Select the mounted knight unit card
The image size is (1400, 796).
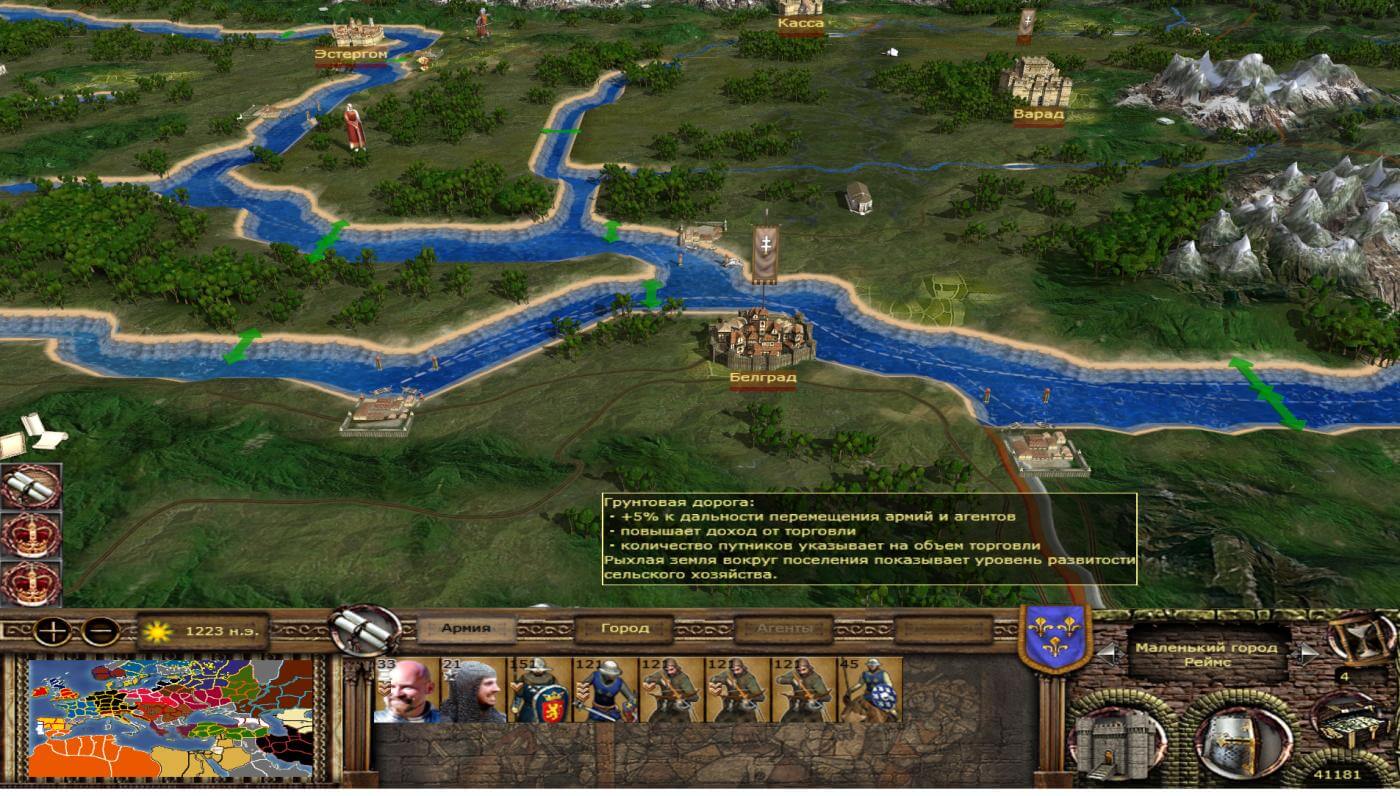point(869,689)
